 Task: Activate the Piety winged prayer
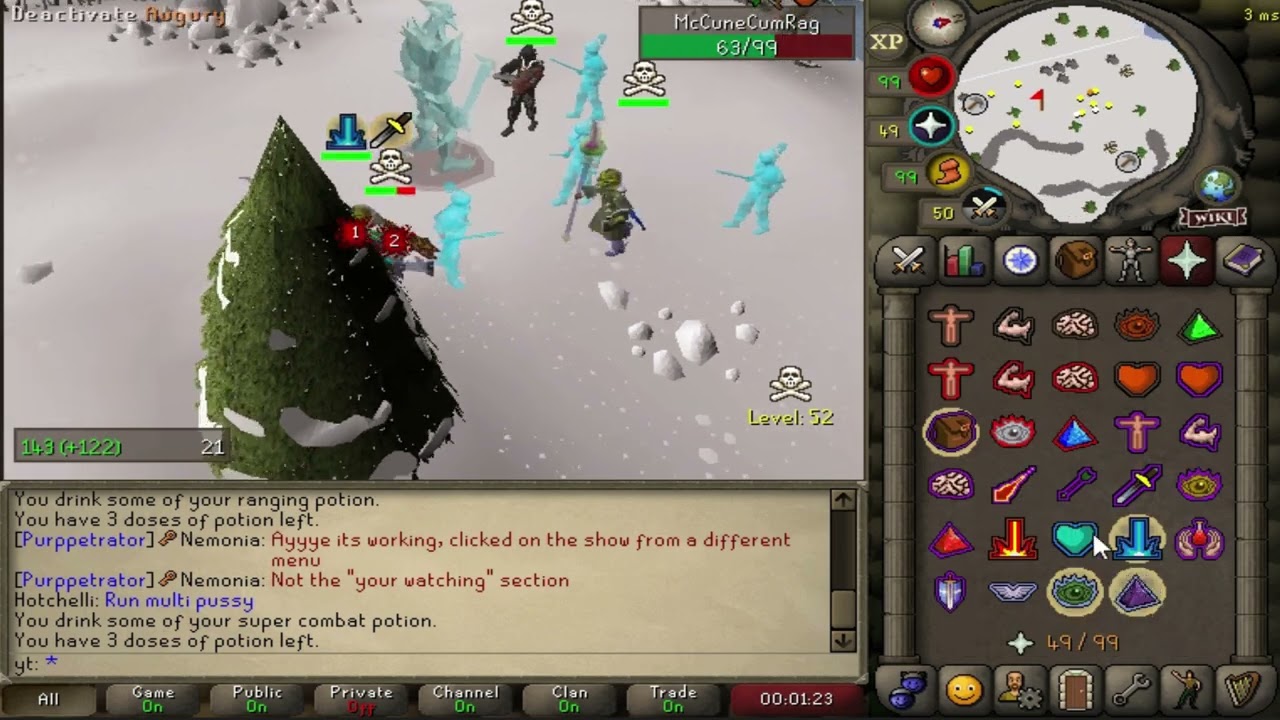[x=1012, y=594]
